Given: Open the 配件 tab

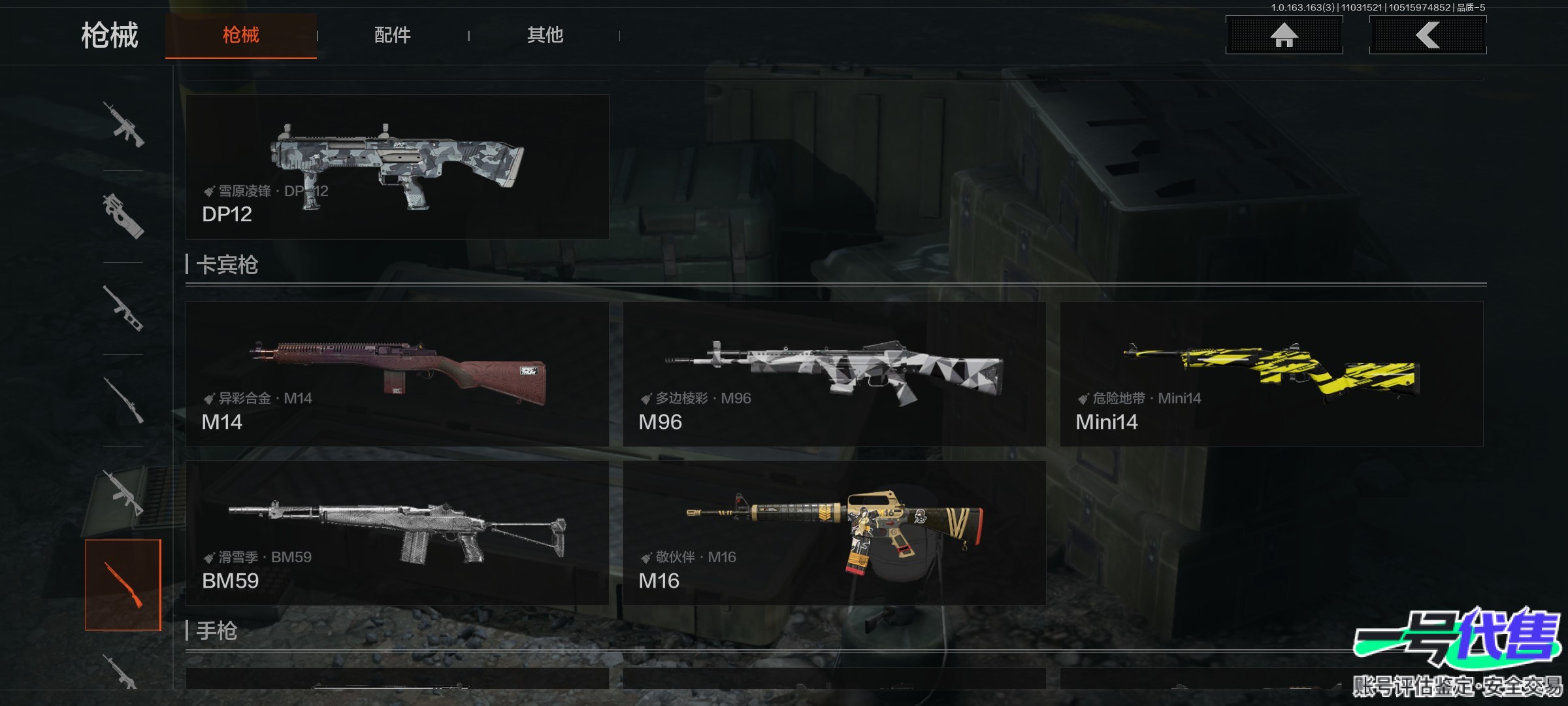Looking at the screenshot, I should (392, 35).
